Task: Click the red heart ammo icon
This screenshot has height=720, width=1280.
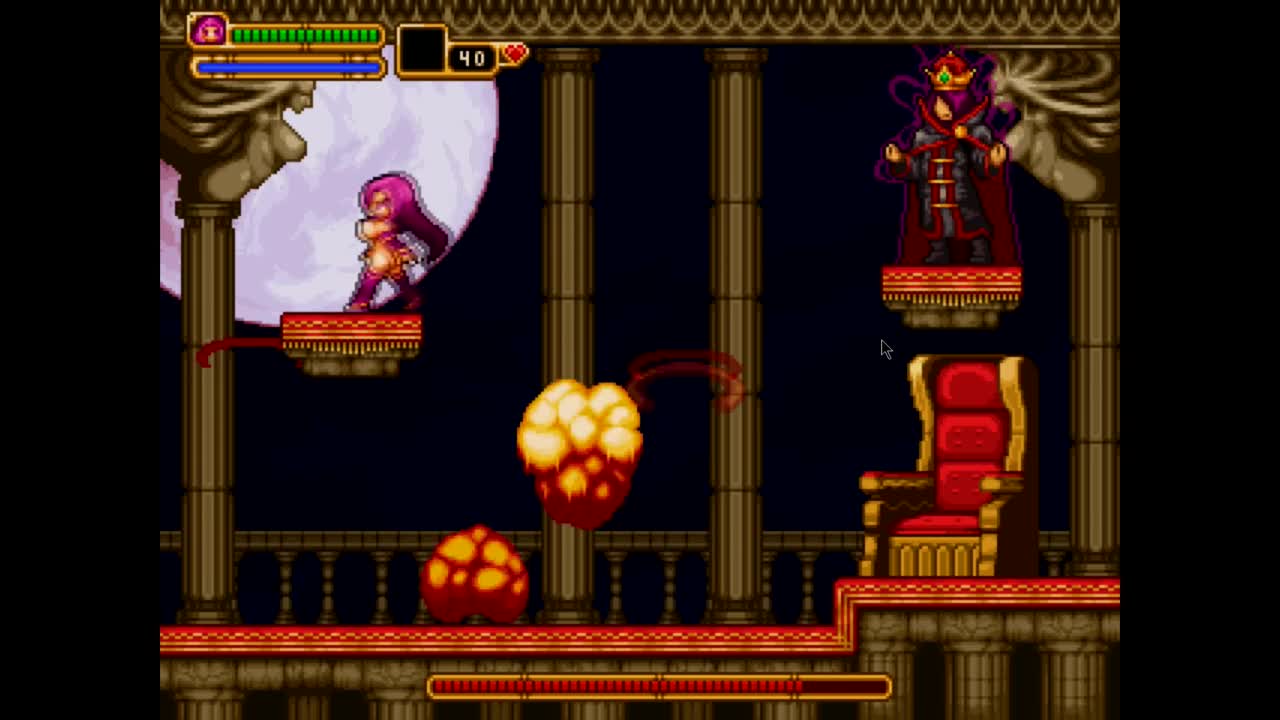Action: pos(514,54)
